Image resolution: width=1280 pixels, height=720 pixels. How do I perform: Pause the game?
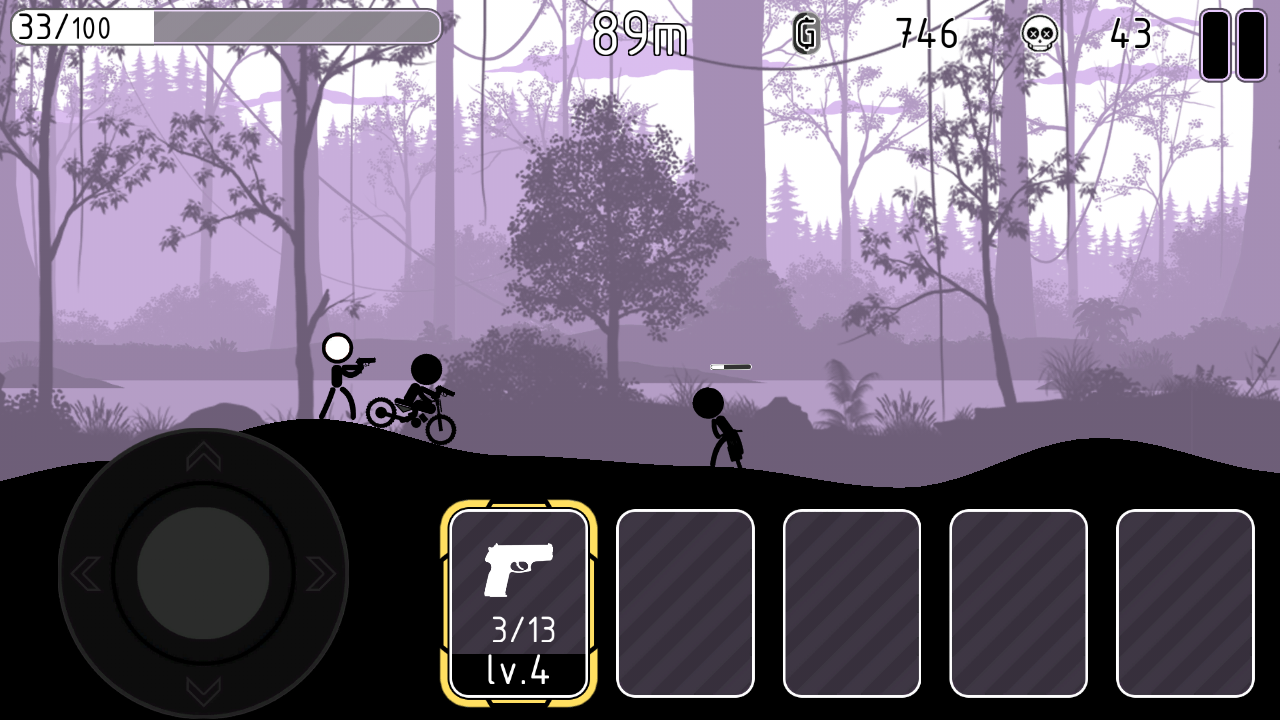(x=1233, y=45)
